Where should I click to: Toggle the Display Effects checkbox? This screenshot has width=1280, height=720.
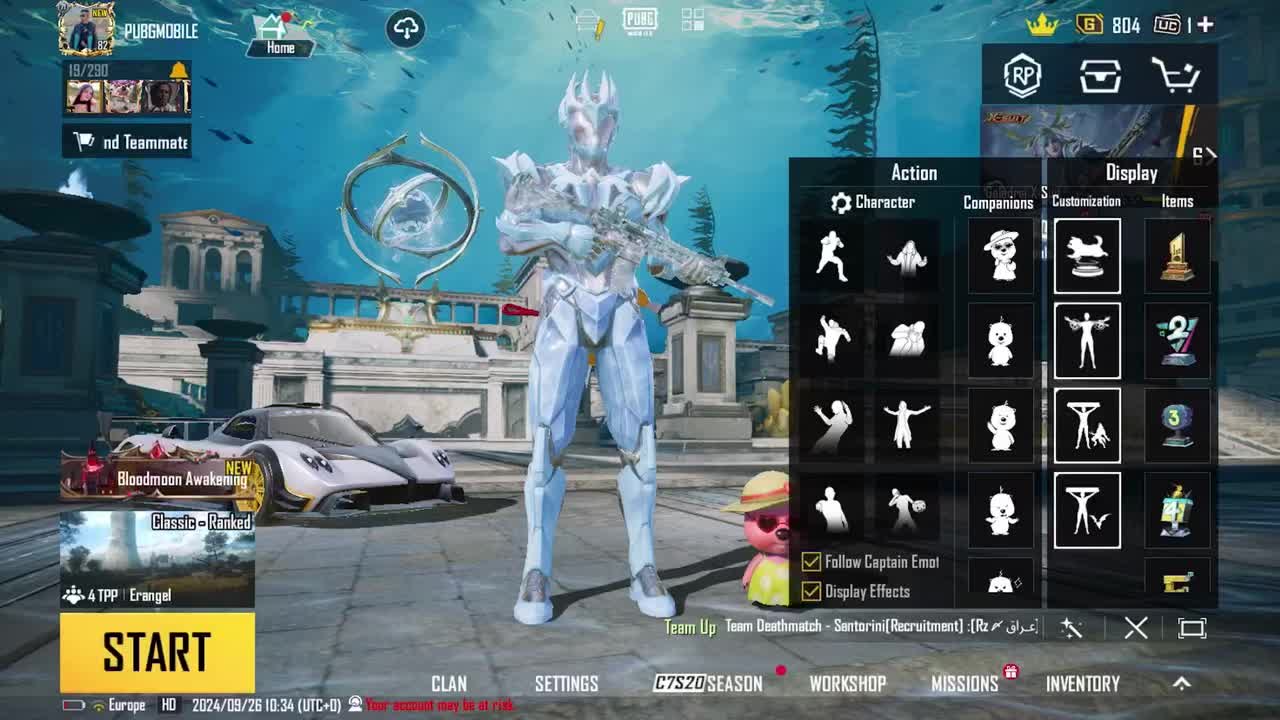coord(811,591)
